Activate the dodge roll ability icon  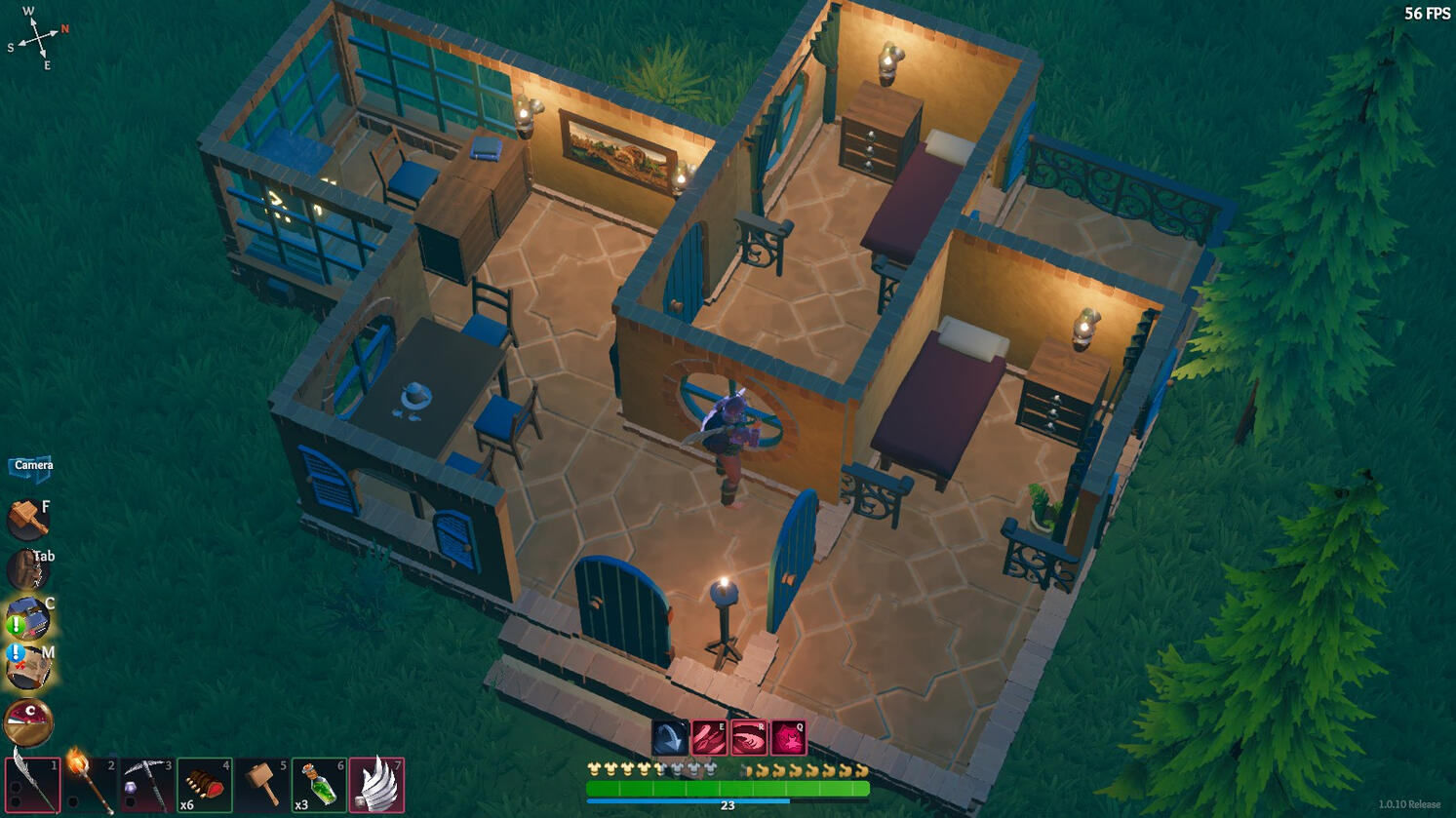click(x=669, y=739)
